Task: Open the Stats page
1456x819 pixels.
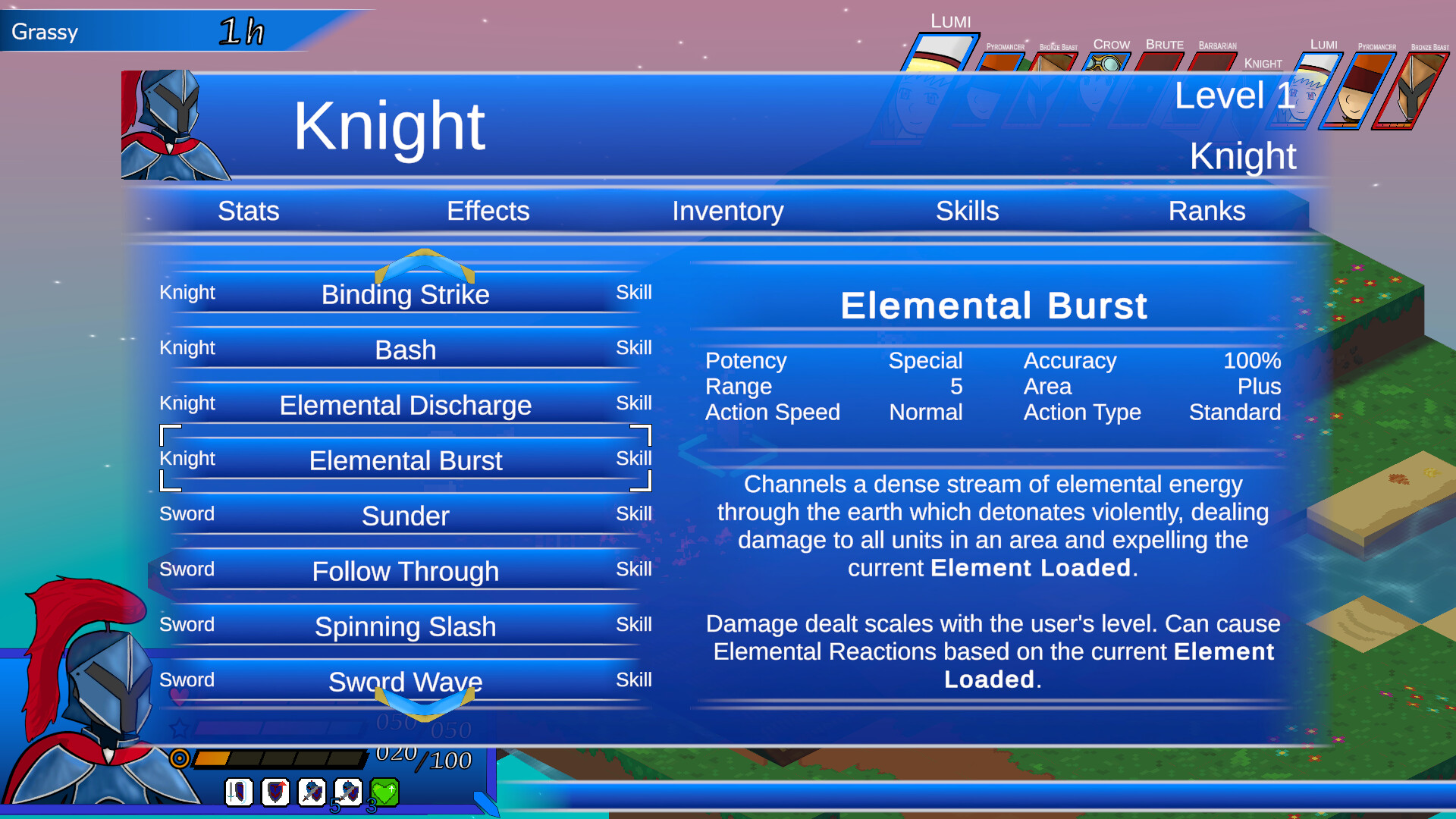Action: click(x=248, y=211)
